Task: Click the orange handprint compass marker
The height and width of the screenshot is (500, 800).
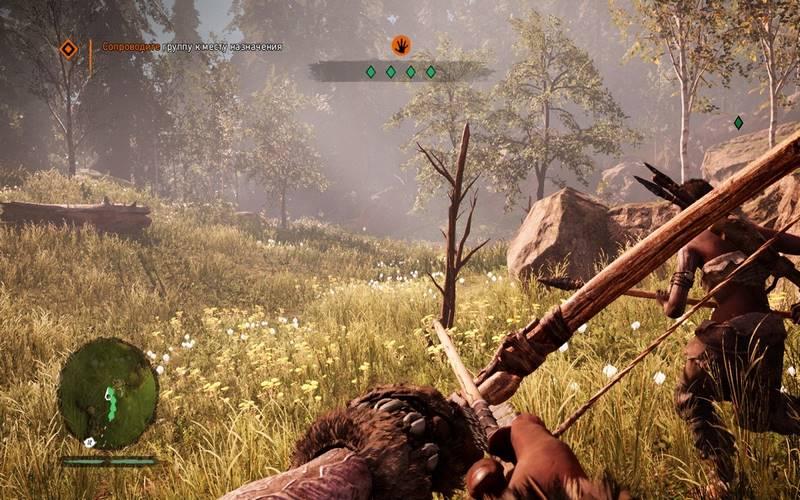Action: [400, 45]
